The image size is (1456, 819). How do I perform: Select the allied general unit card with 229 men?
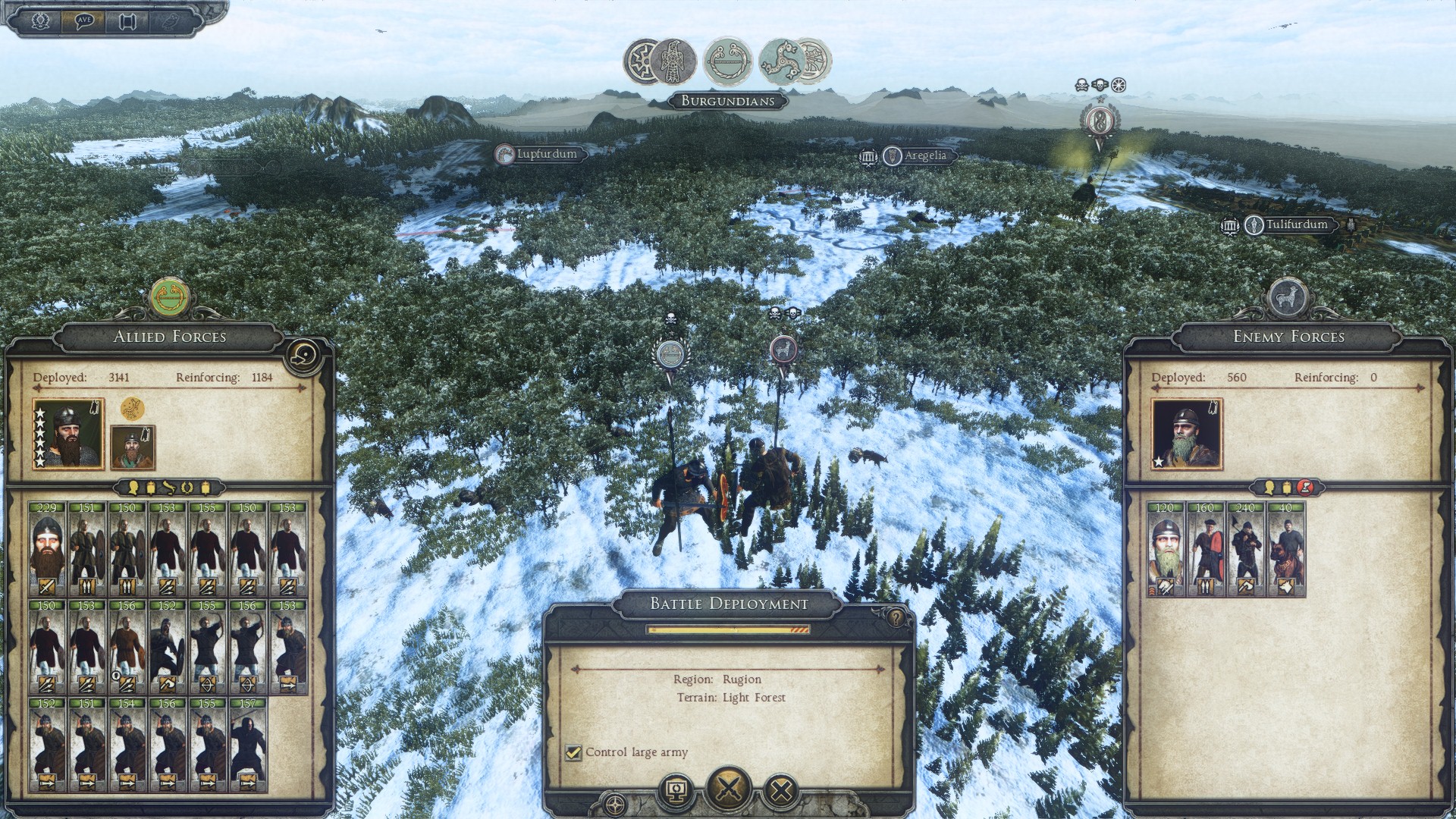47,548
